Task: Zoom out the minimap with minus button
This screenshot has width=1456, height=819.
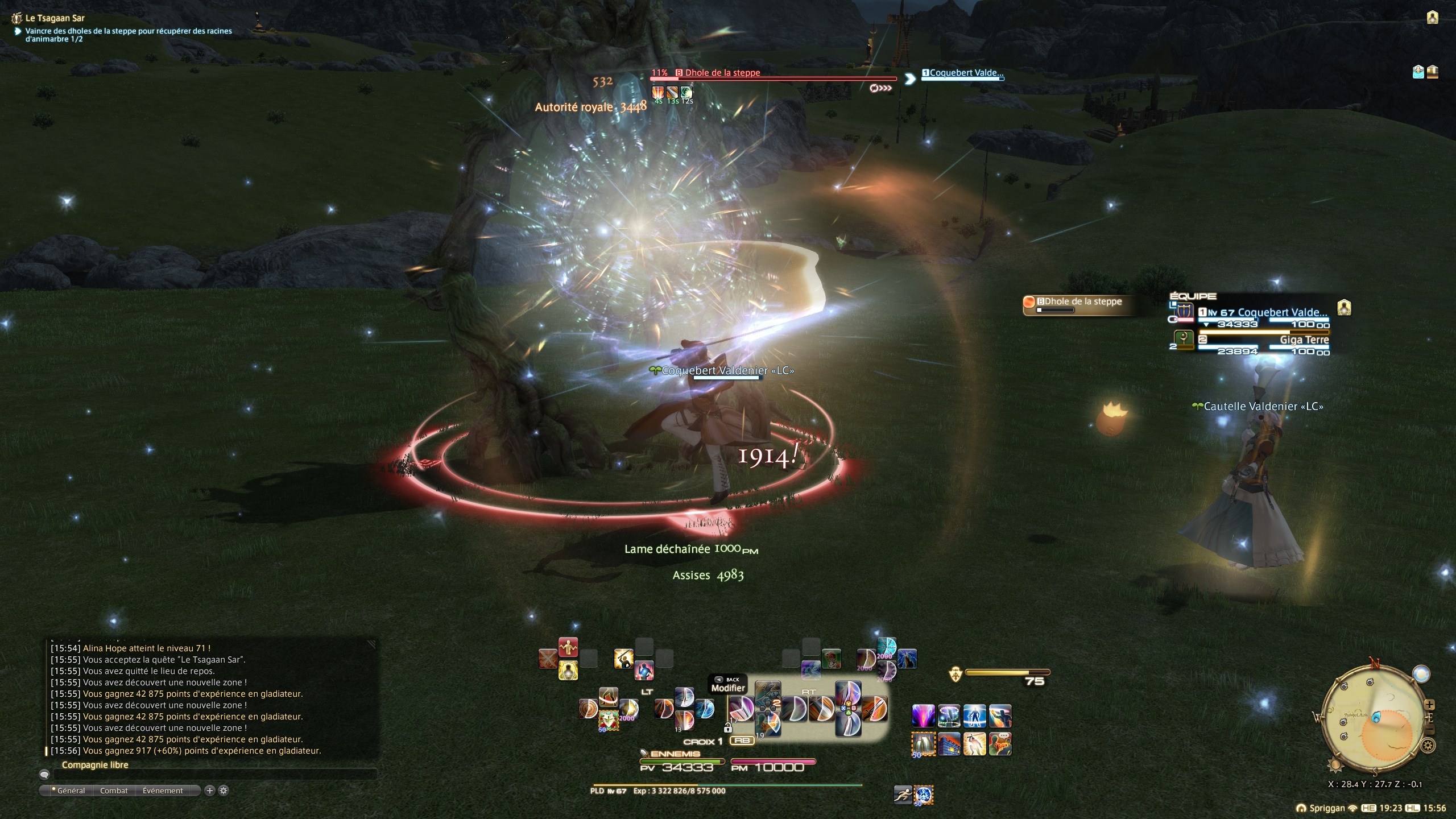Action: pyautogui.click(x=1430, y=730)
